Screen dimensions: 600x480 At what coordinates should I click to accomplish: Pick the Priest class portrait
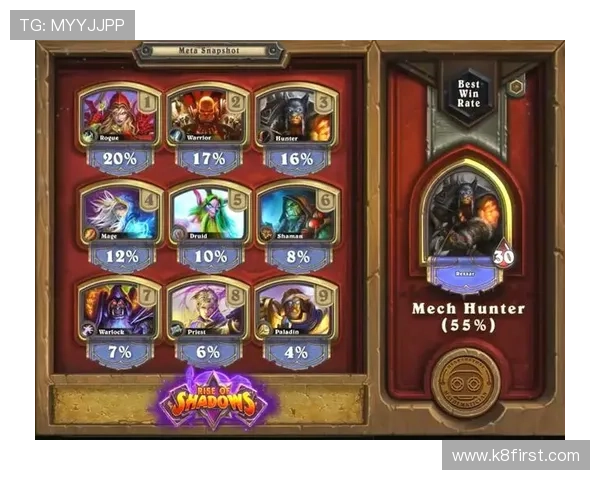point(207,310)
